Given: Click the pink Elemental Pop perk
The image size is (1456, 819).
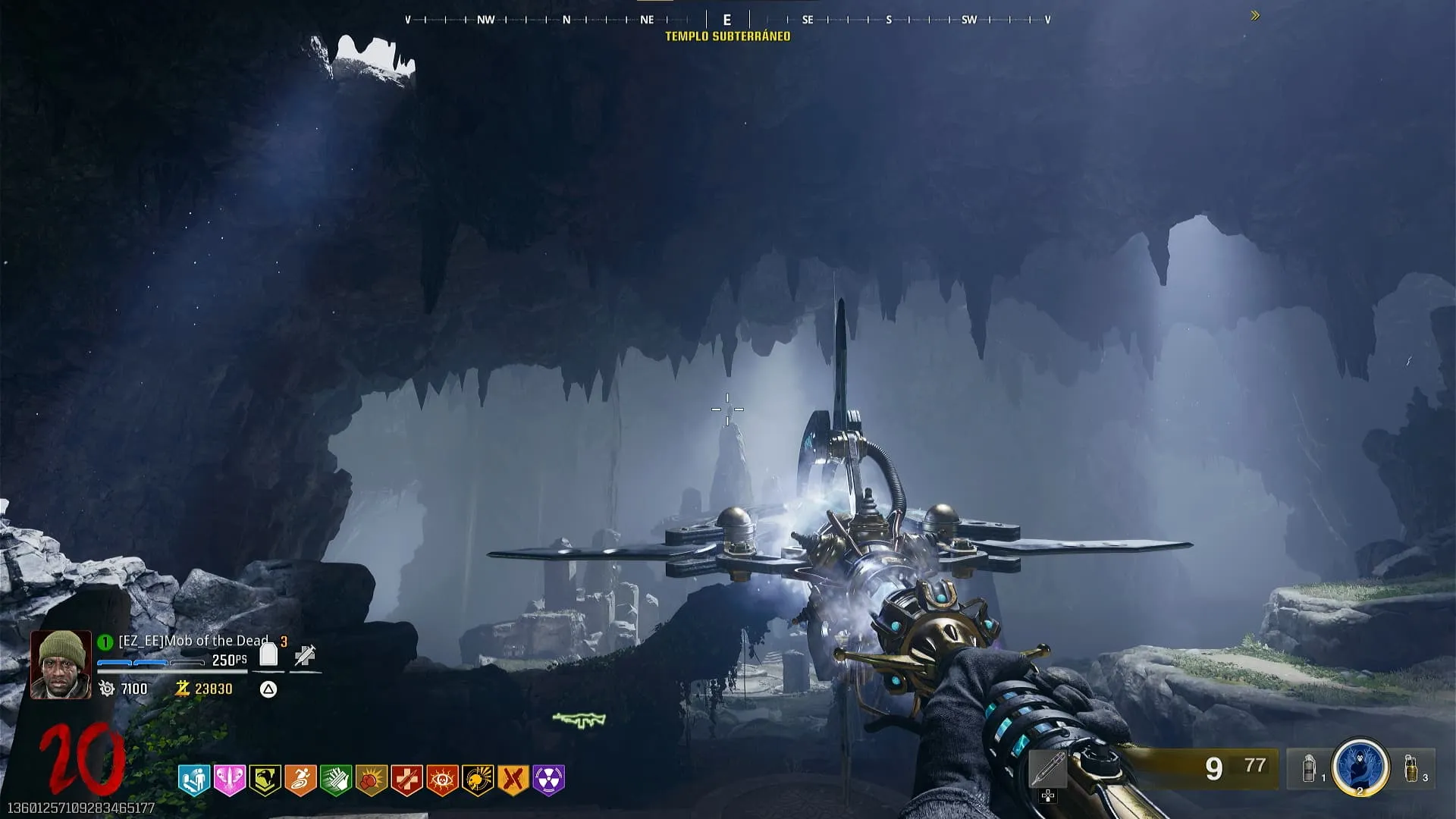Looking at the screenshot, I should tap(229, 780).
